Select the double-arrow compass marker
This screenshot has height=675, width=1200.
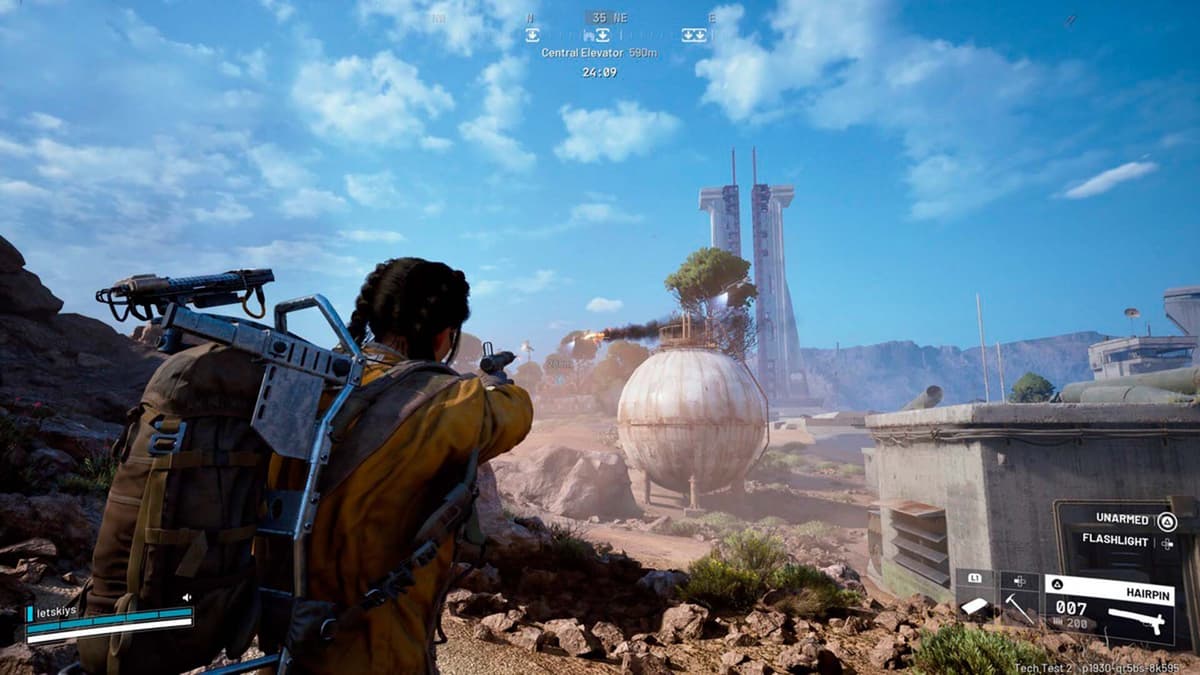[694, 35]
